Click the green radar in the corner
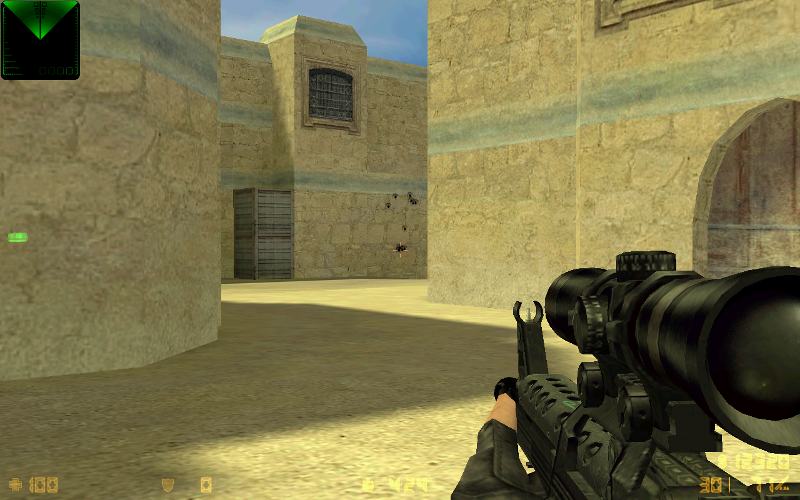 click(x=40, y=39)
